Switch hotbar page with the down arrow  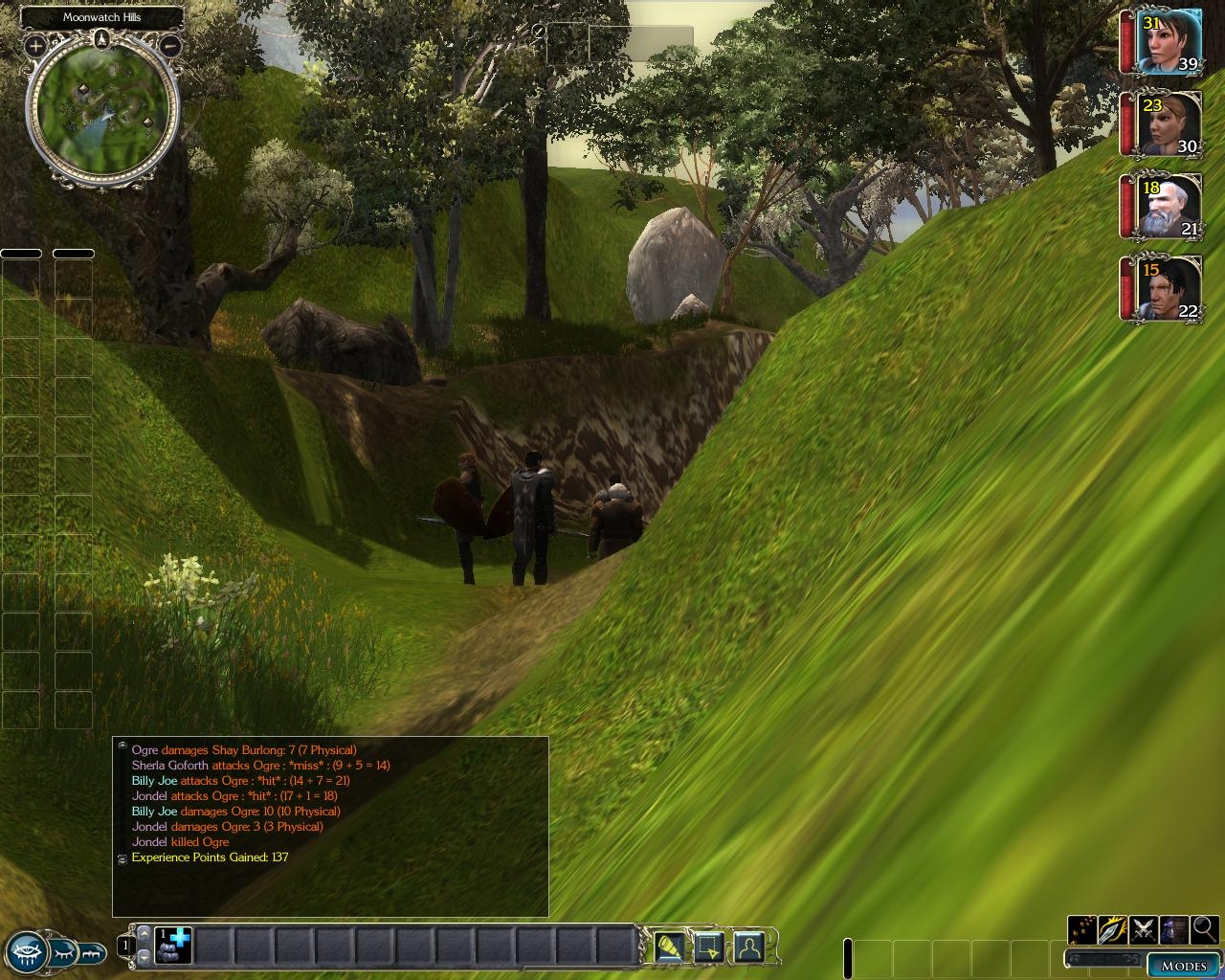coord(144,956)
